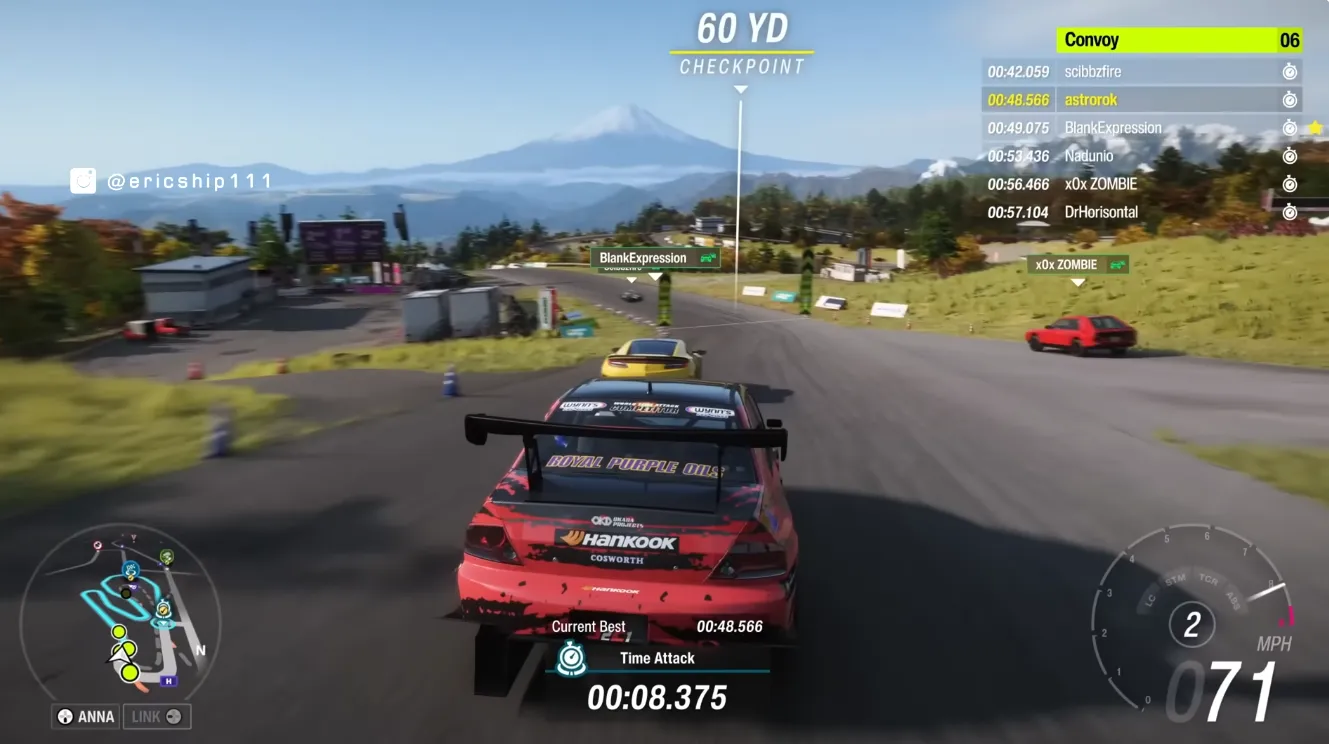Expand the Convoy list header
The image size is (1329, 744).
(1180, 39)
